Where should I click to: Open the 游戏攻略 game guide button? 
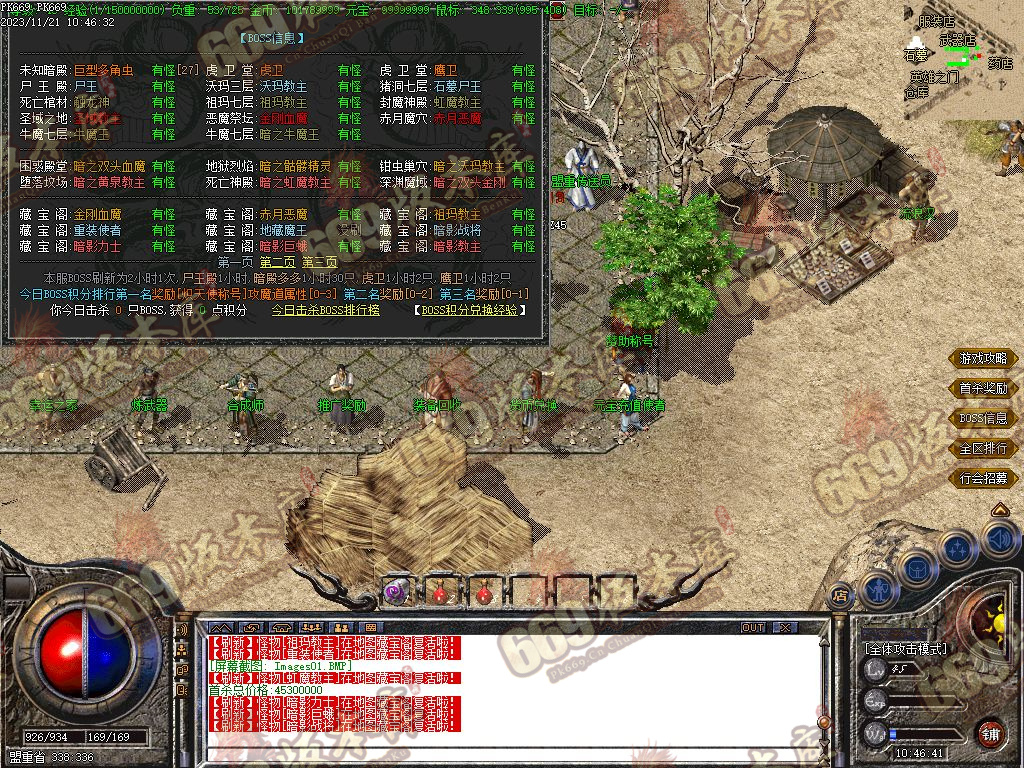point(983,358)
